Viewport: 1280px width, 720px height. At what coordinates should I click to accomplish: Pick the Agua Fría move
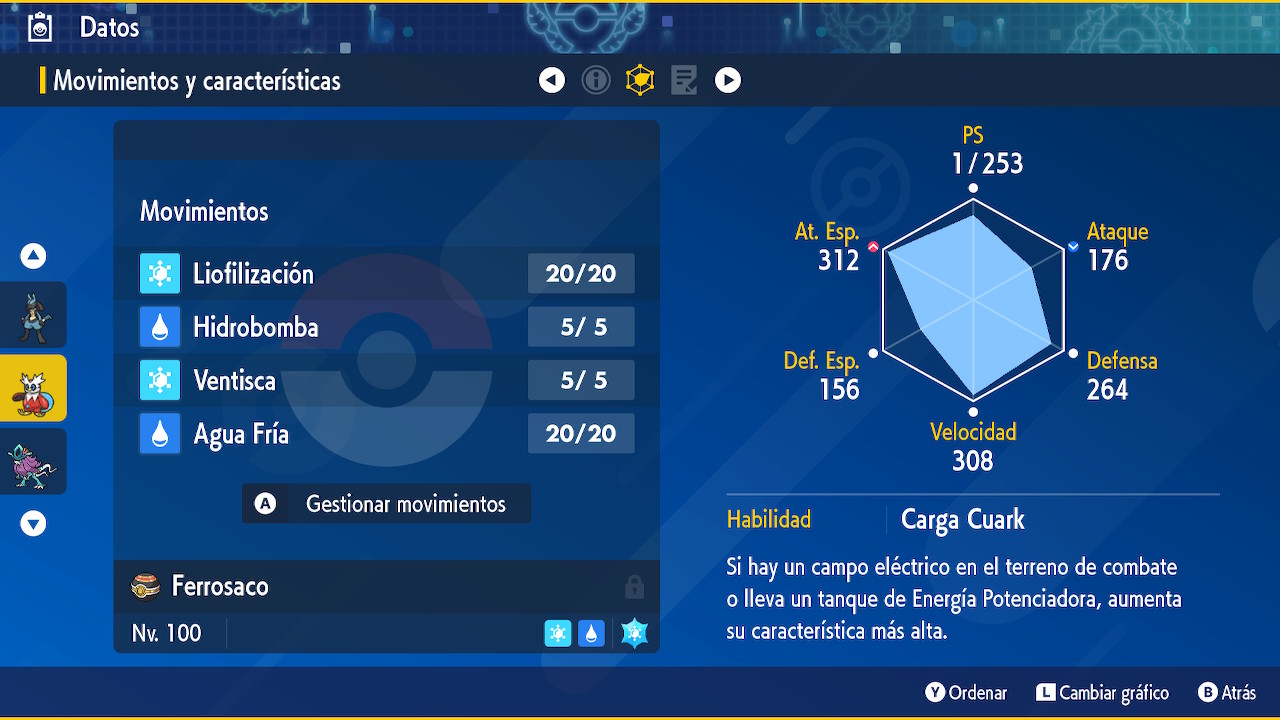[386, 433]
